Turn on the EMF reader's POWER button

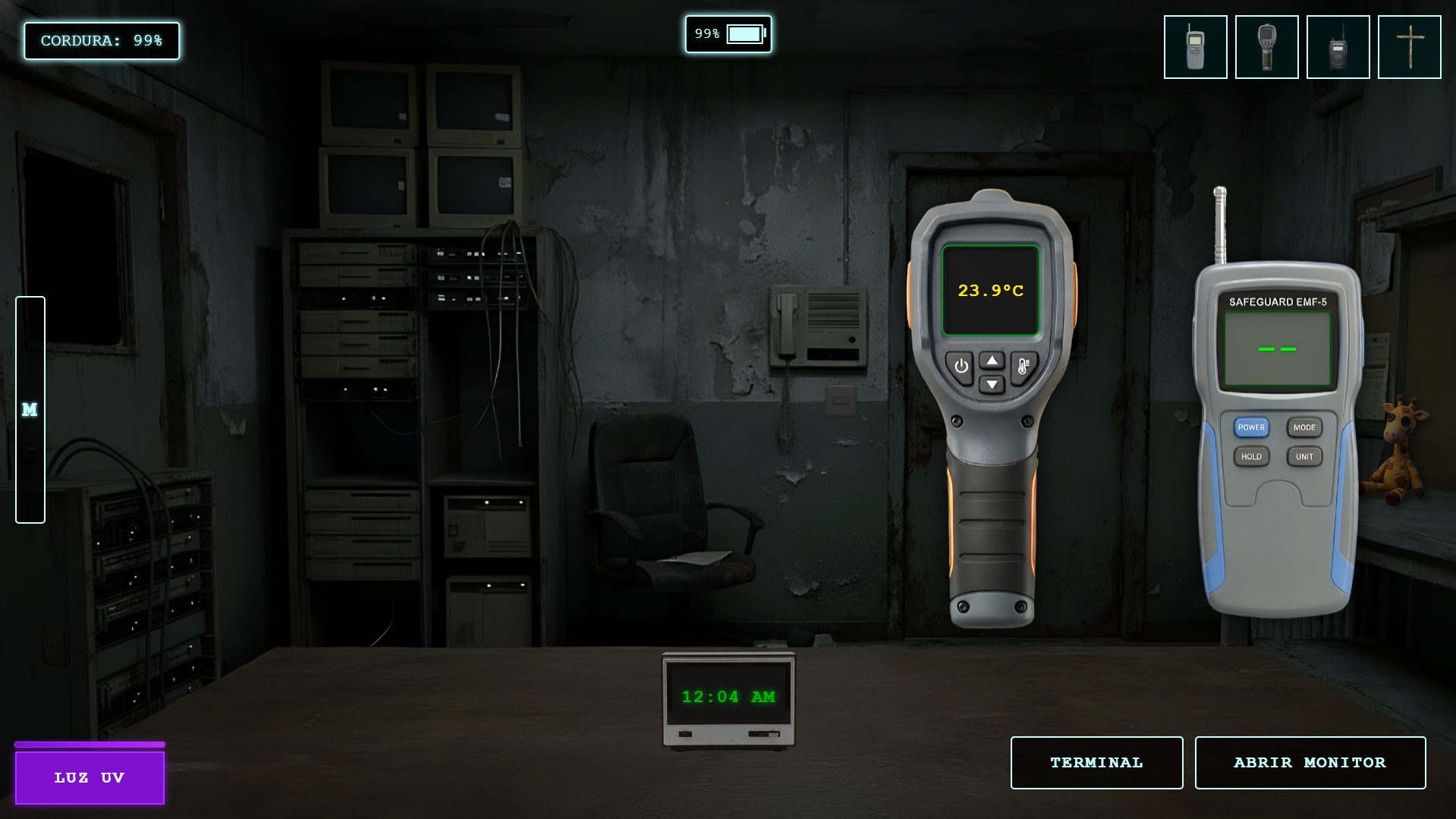(x=1251, y=427)
